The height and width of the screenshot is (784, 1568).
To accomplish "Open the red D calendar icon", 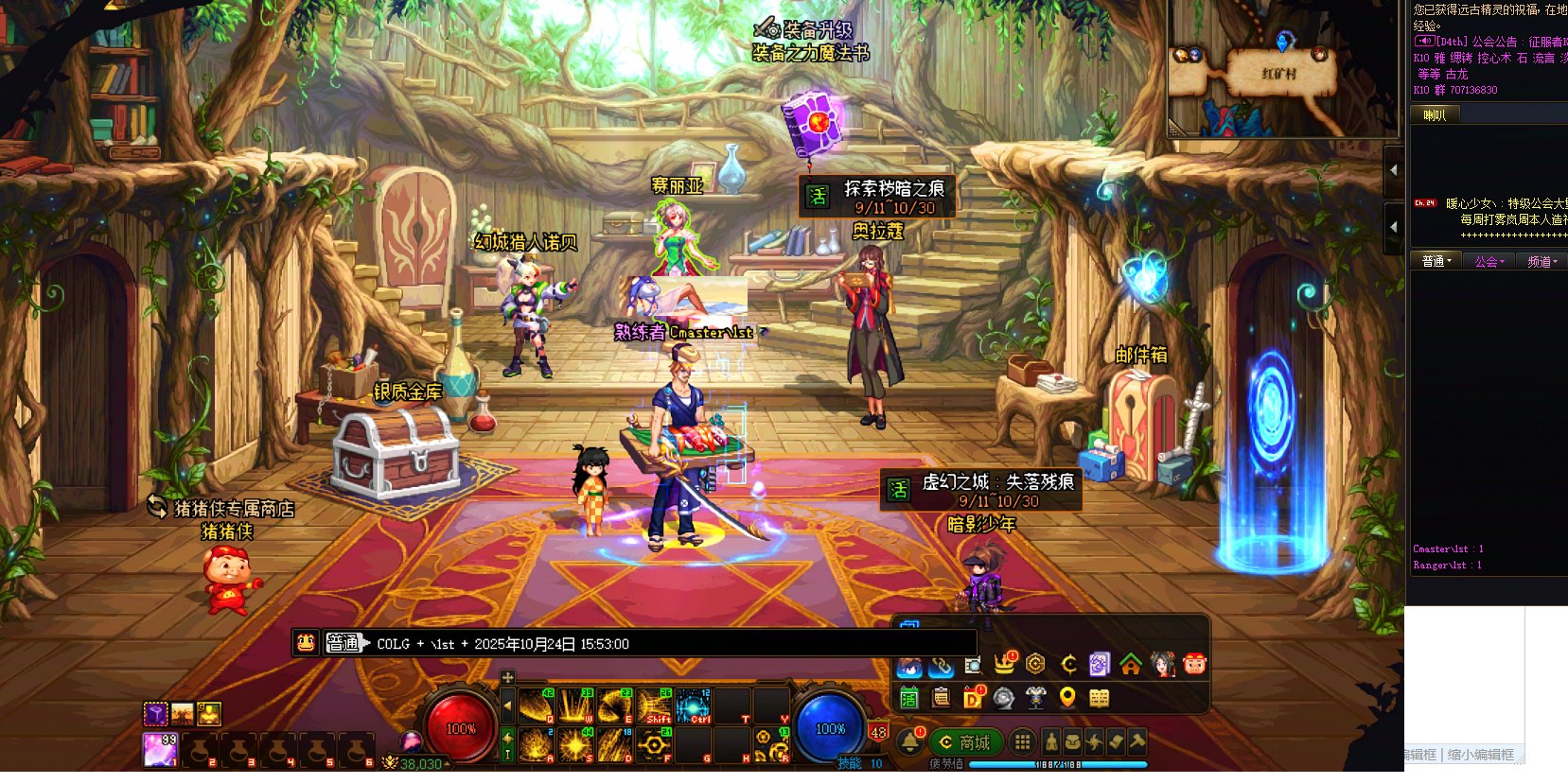I will coord(973,698).
